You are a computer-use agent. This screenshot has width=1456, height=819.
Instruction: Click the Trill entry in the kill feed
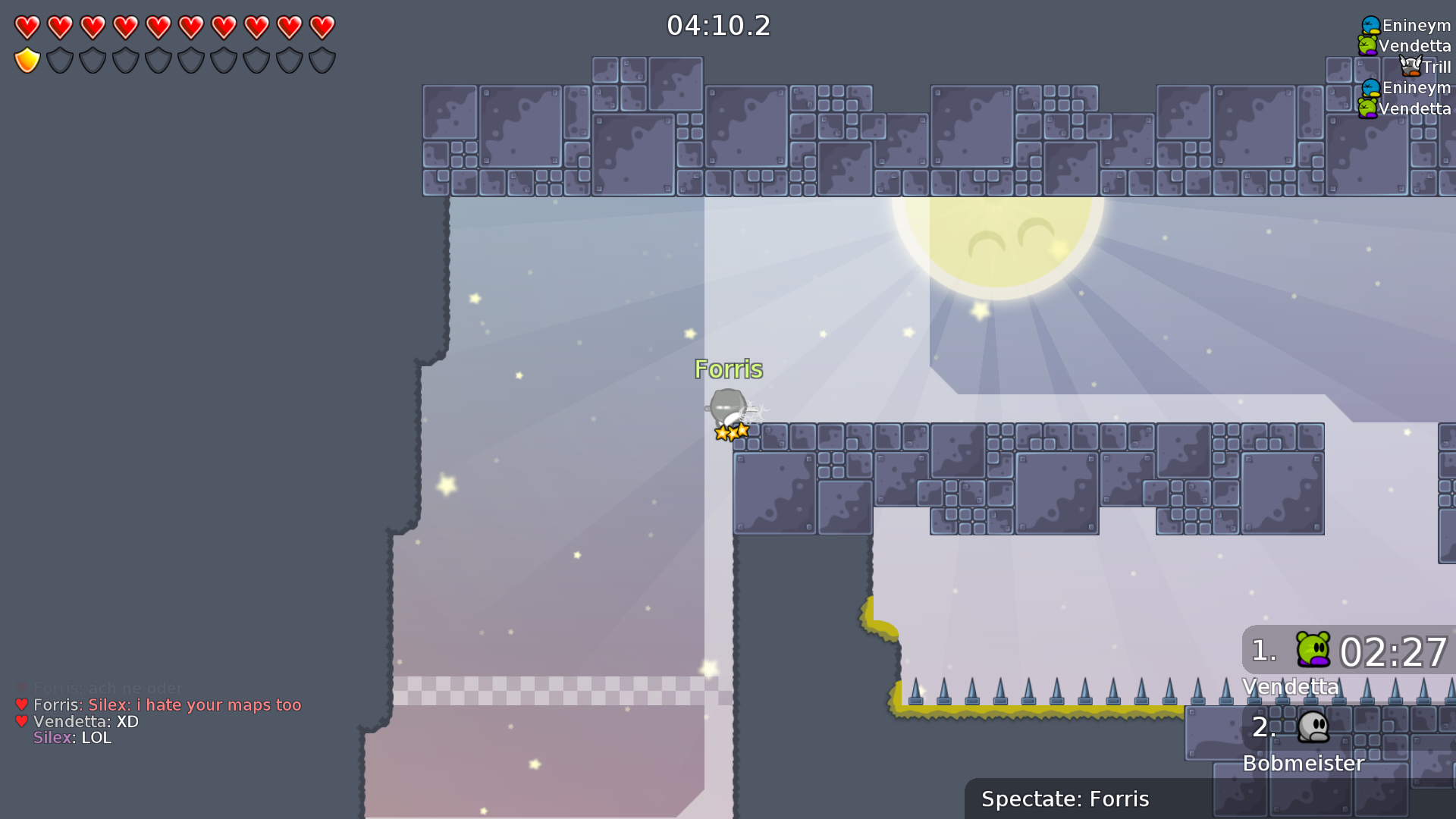click(x=1426, y=67)
